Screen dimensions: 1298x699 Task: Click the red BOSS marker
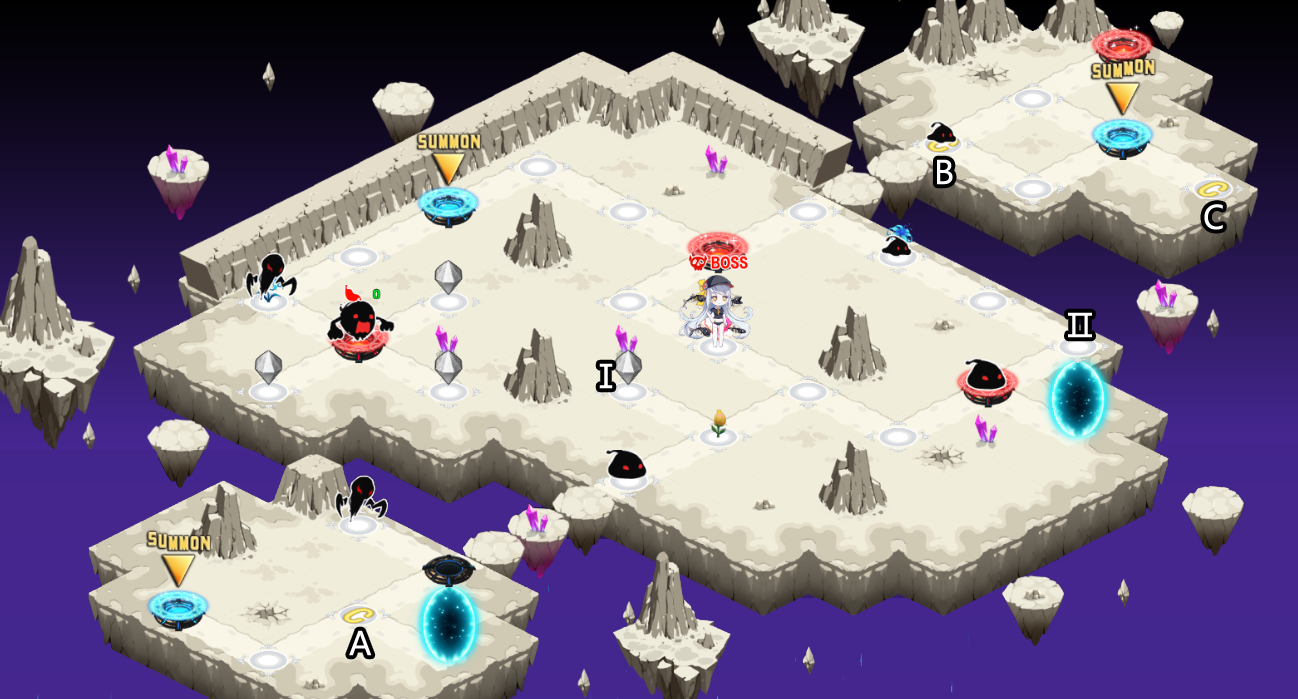tap(718, 262)
